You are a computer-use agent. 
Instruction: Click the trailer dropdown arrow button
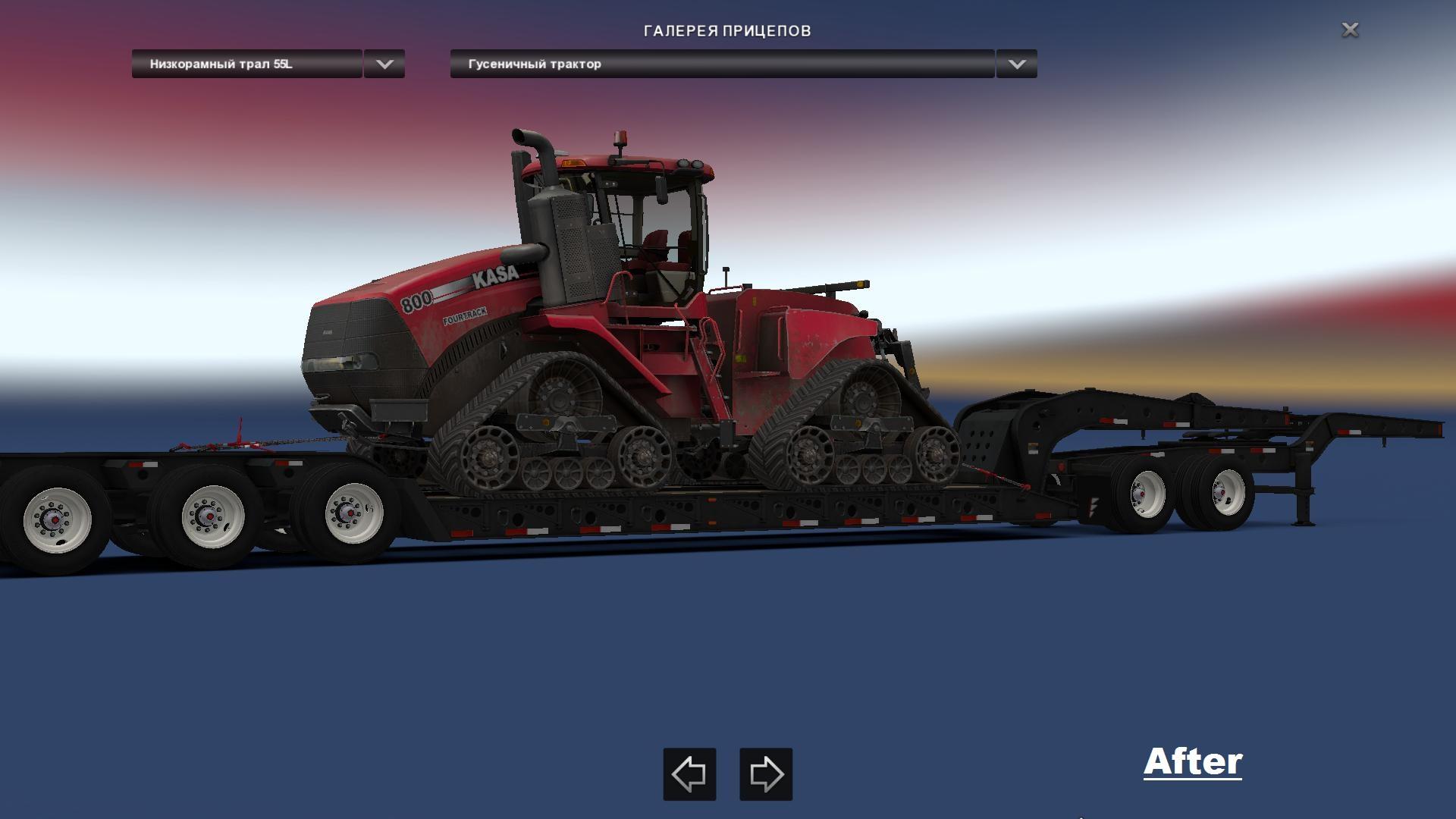tap(384, 64)
